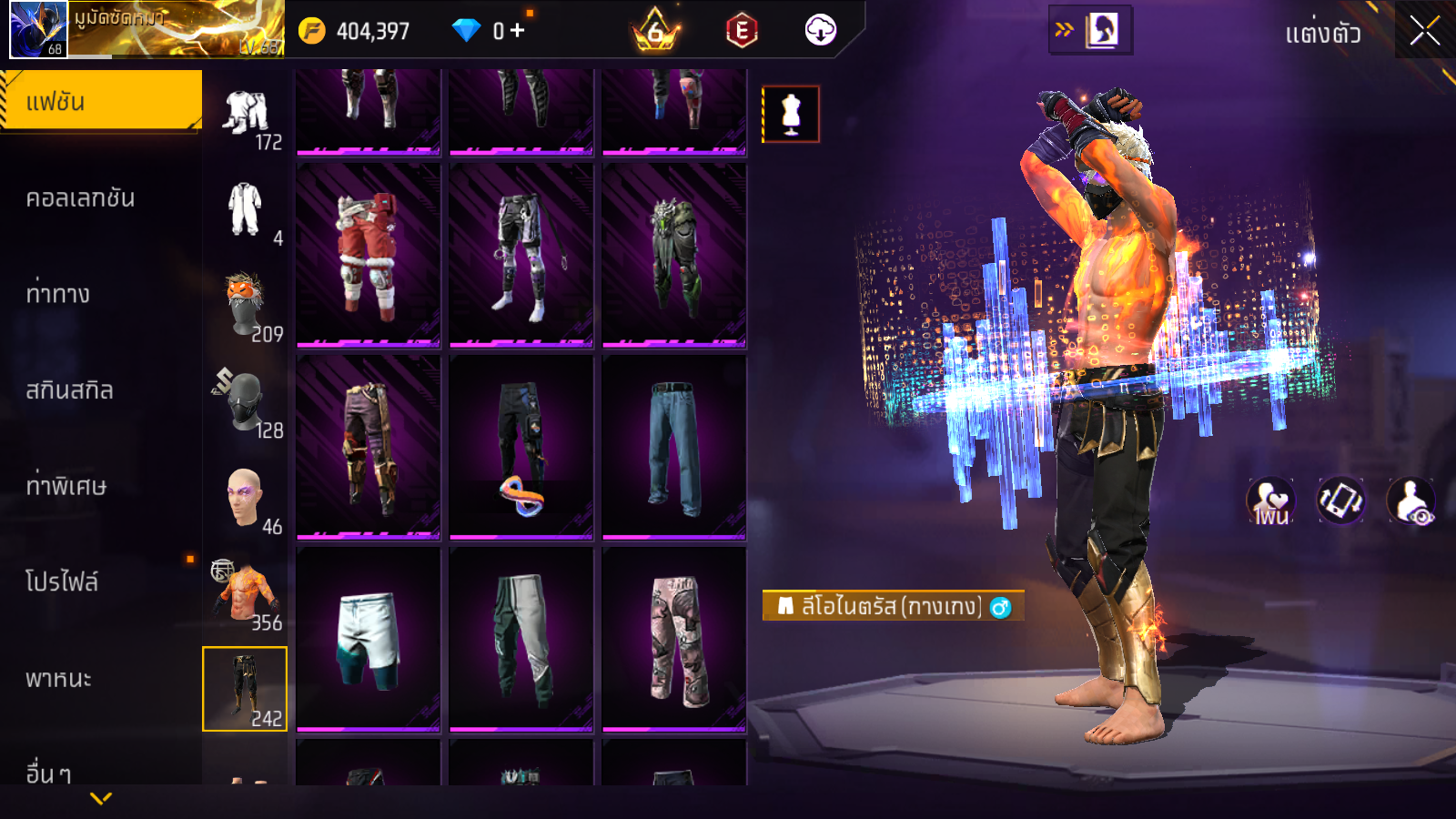Image resolution: width=1456 pixels, height=819 pixels.
Task: Go to the ท่าพิเศษ tab
Action: 66,486
